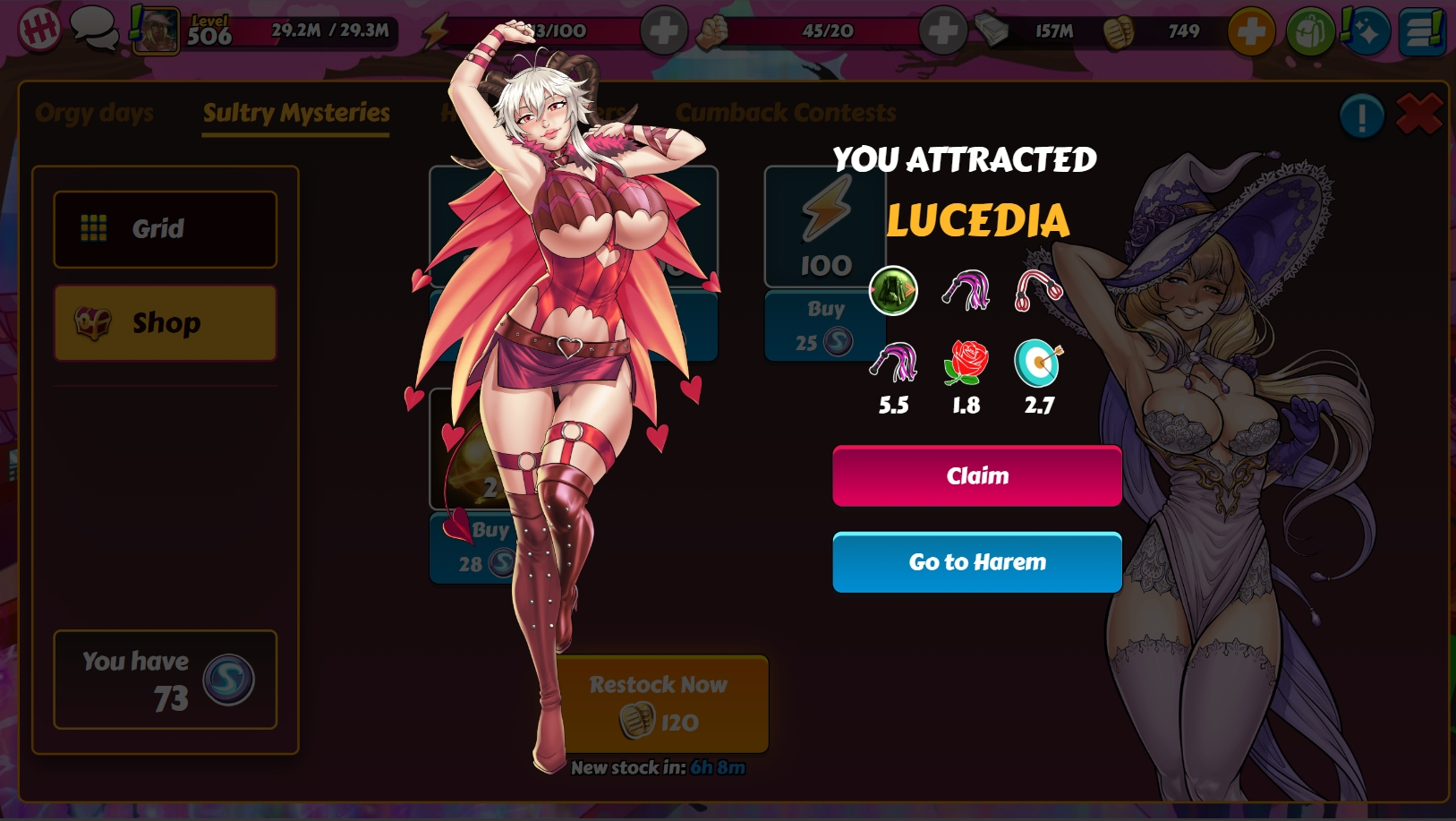The image size is (1456, 821).
Task: Switch to the Orgy days tab
Action: [x=94, y=113]
